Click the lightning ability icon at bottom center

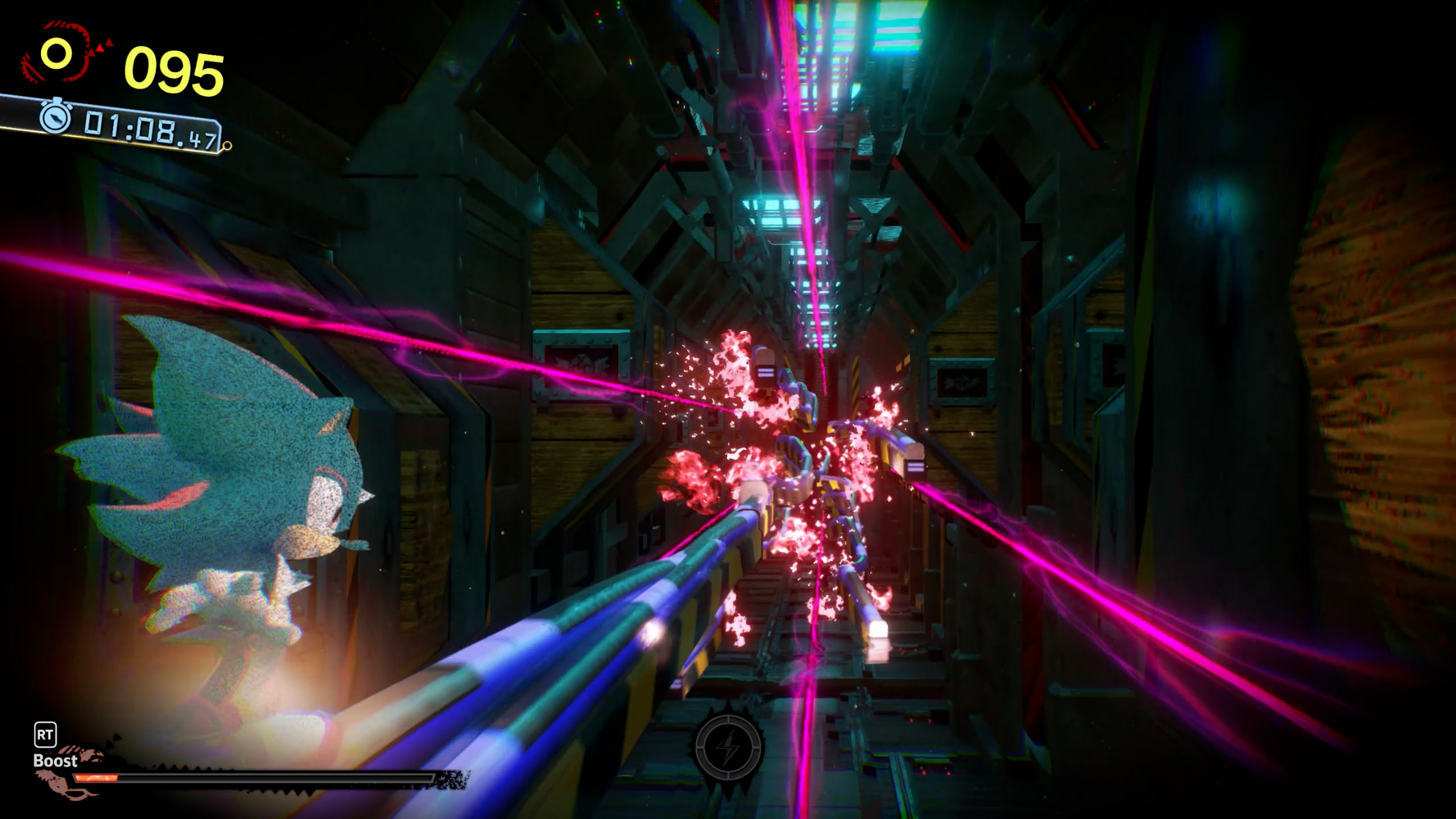[730, 748]
